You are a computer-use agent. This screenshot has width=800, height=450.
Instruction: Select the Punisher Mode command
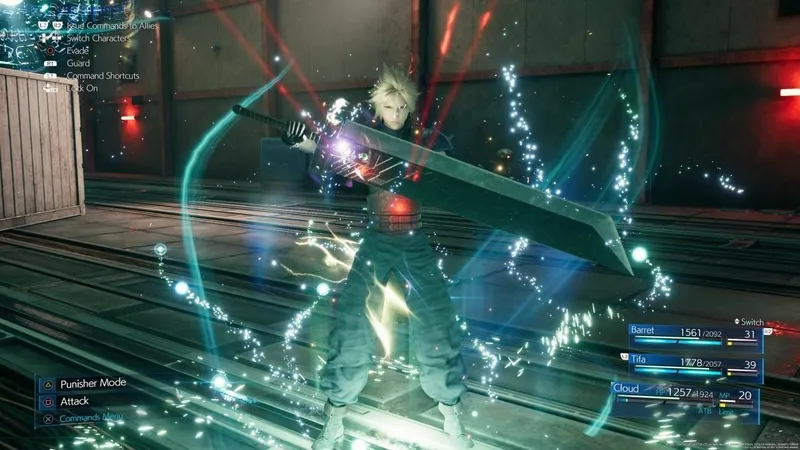coord(92,383)
